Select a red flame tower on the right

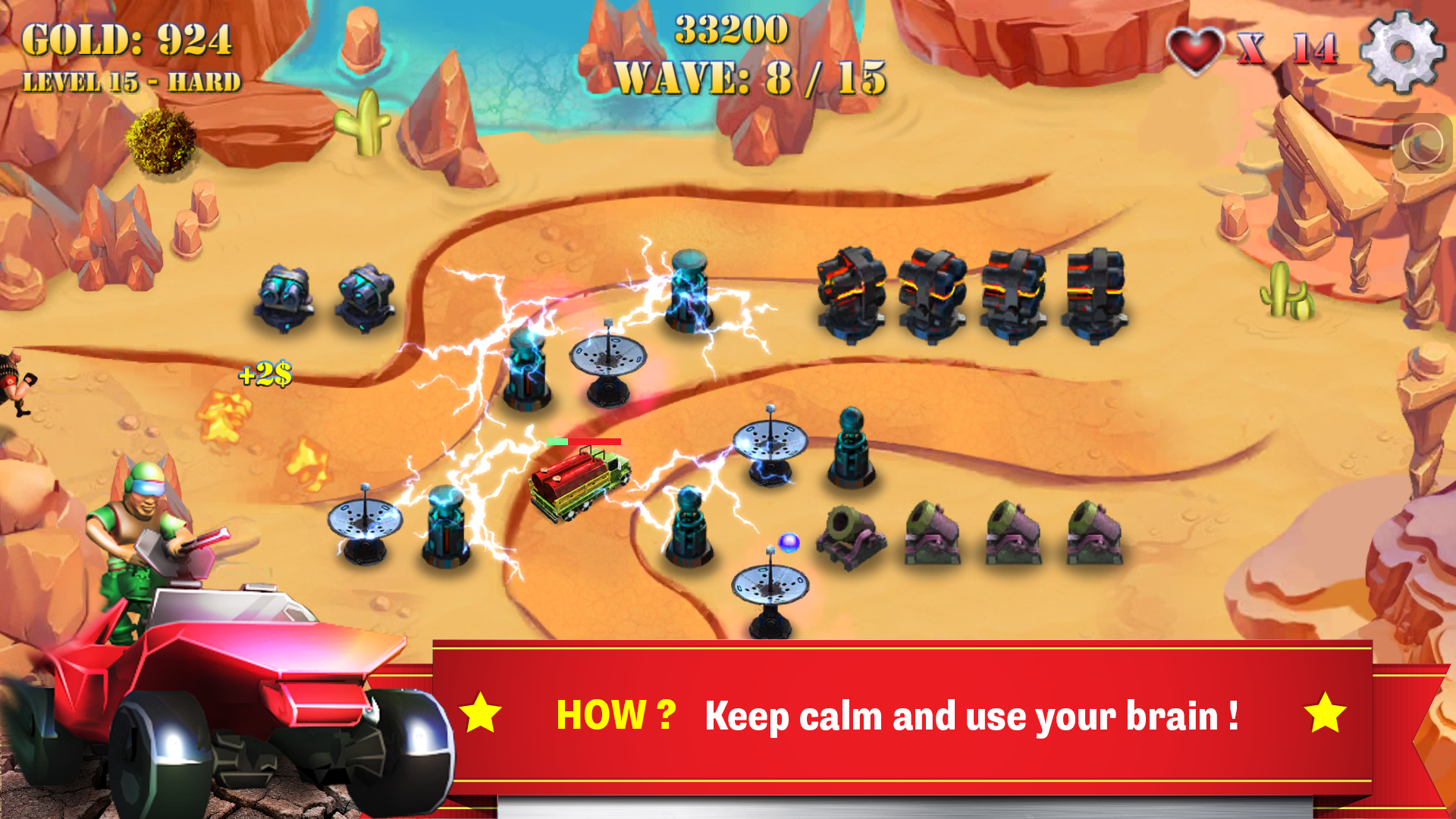pyautogui.click(x=852, y=292)
